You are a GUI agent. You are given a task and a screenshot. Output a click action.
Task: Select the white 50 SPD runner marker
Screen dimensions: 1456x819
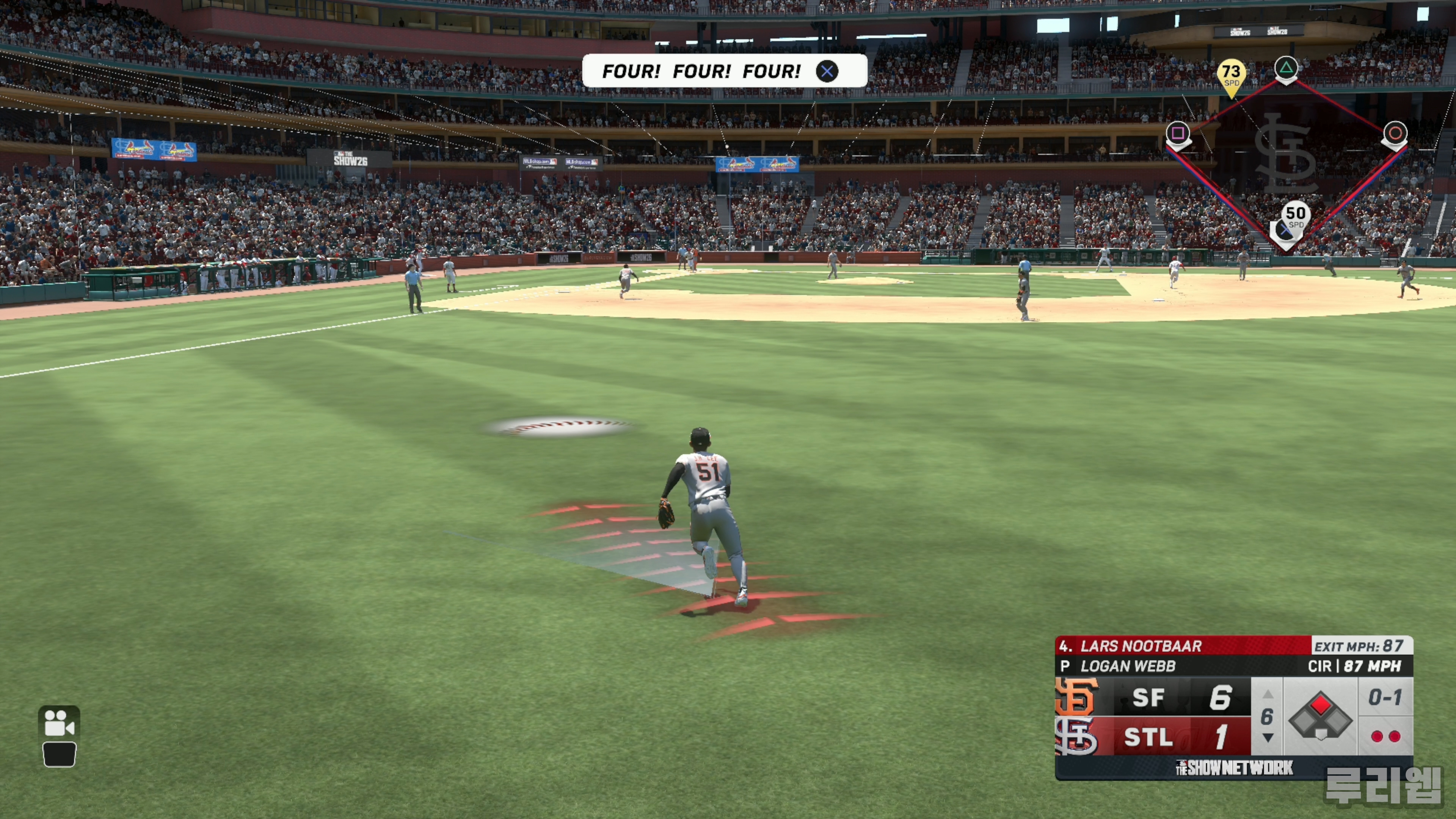(1295, 216)
